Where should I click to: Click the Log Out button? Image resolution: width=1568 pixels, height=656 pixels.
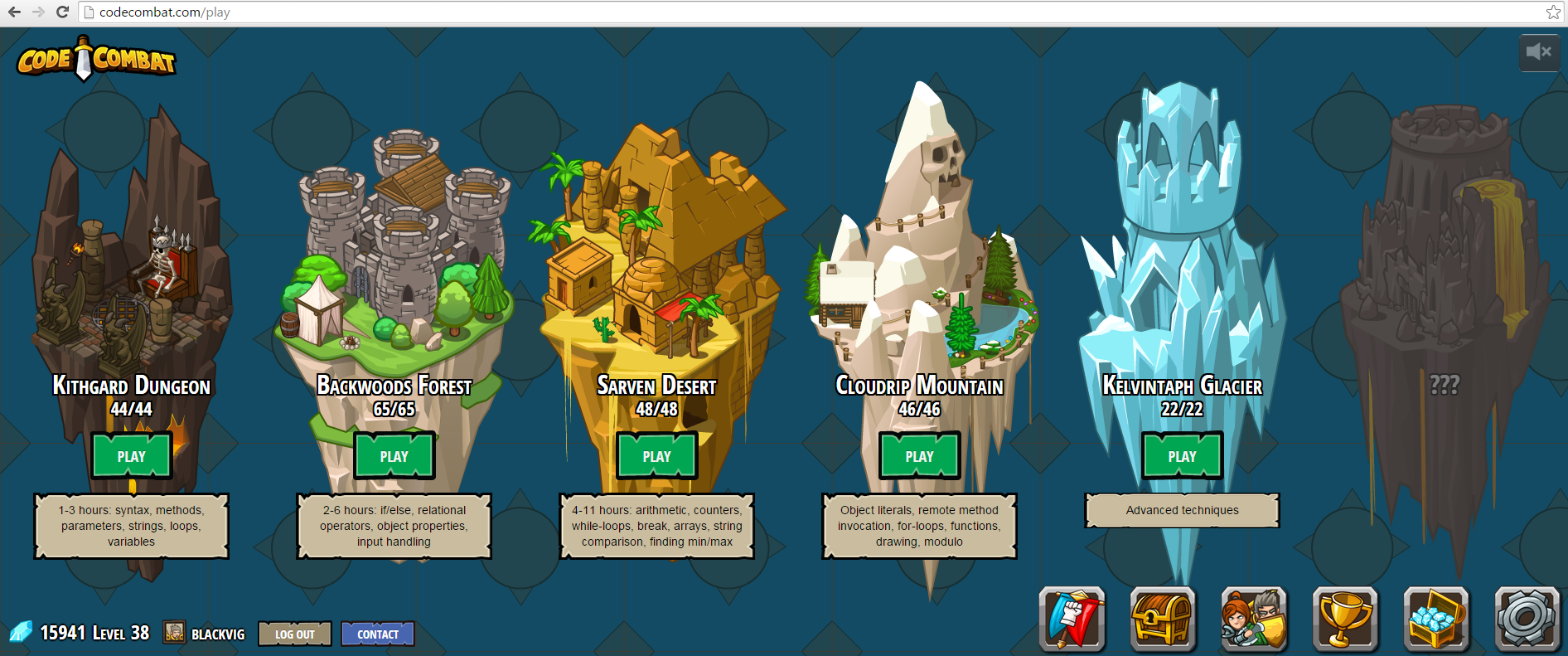click(x=294, y=634)
